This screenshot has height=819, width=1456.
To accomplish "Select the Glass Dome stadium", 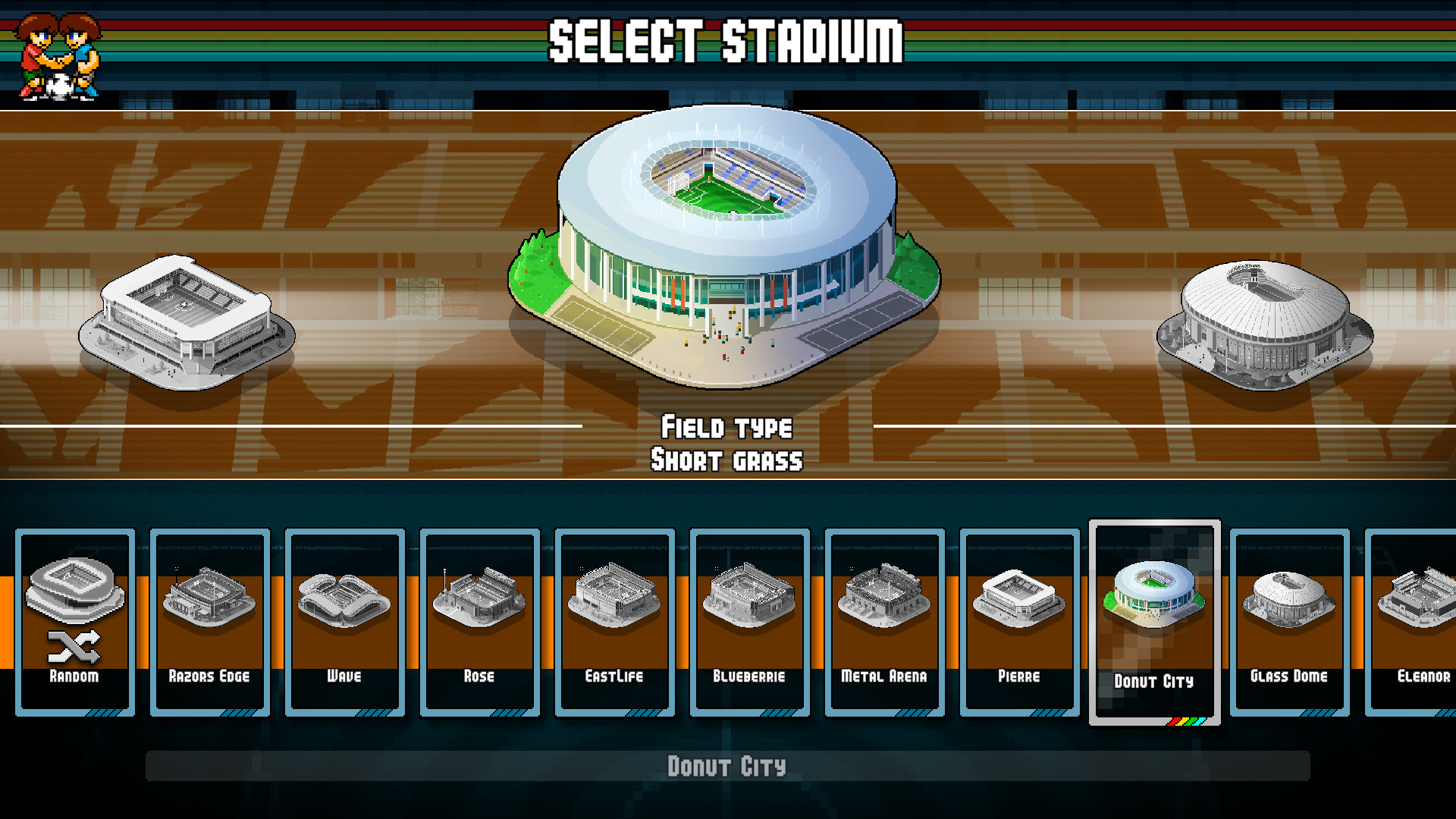I will [x=1289, y=622].
